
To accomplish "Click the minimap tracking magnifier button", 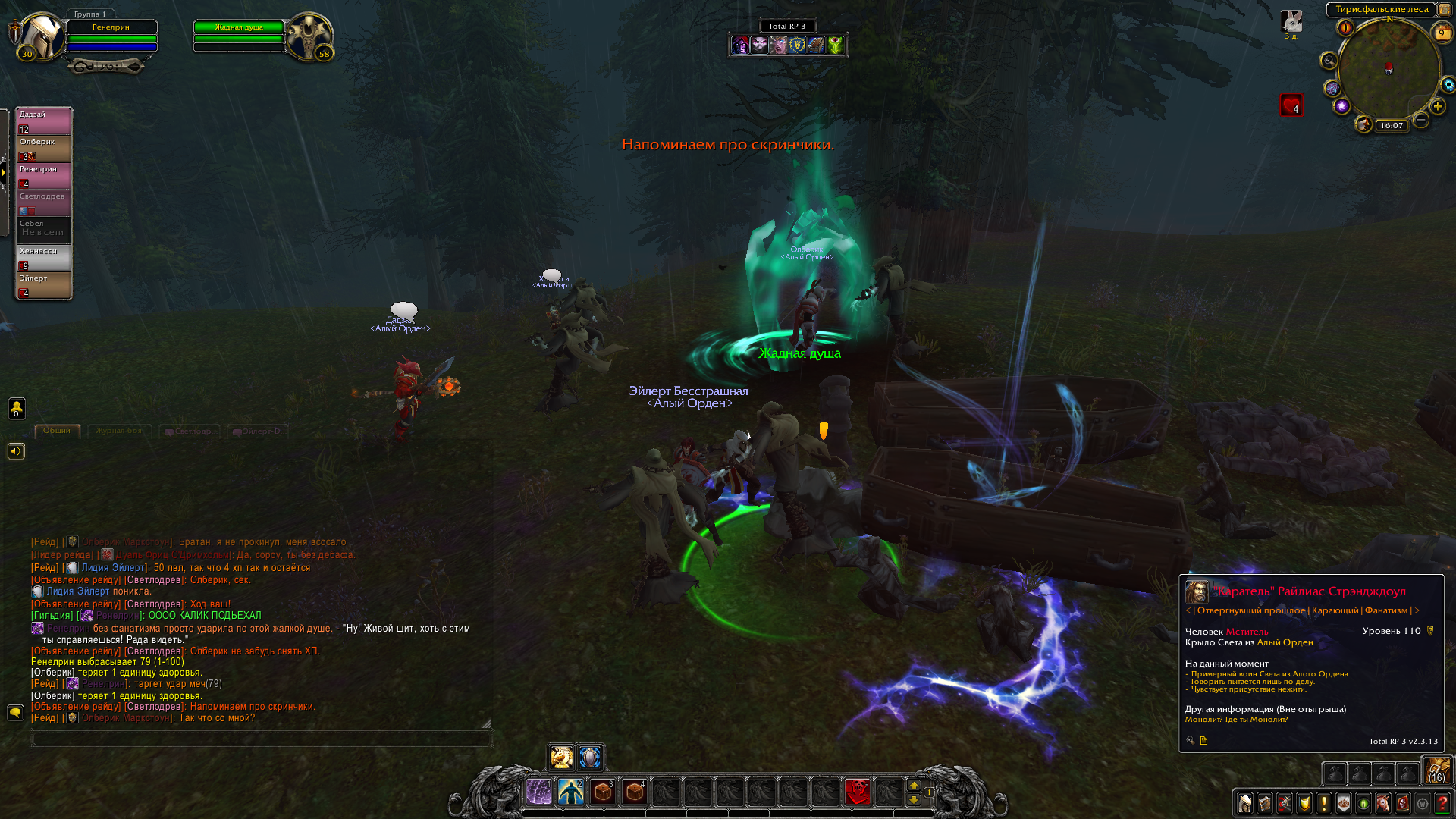I will pyautogui.click(x=1329, y=61).
